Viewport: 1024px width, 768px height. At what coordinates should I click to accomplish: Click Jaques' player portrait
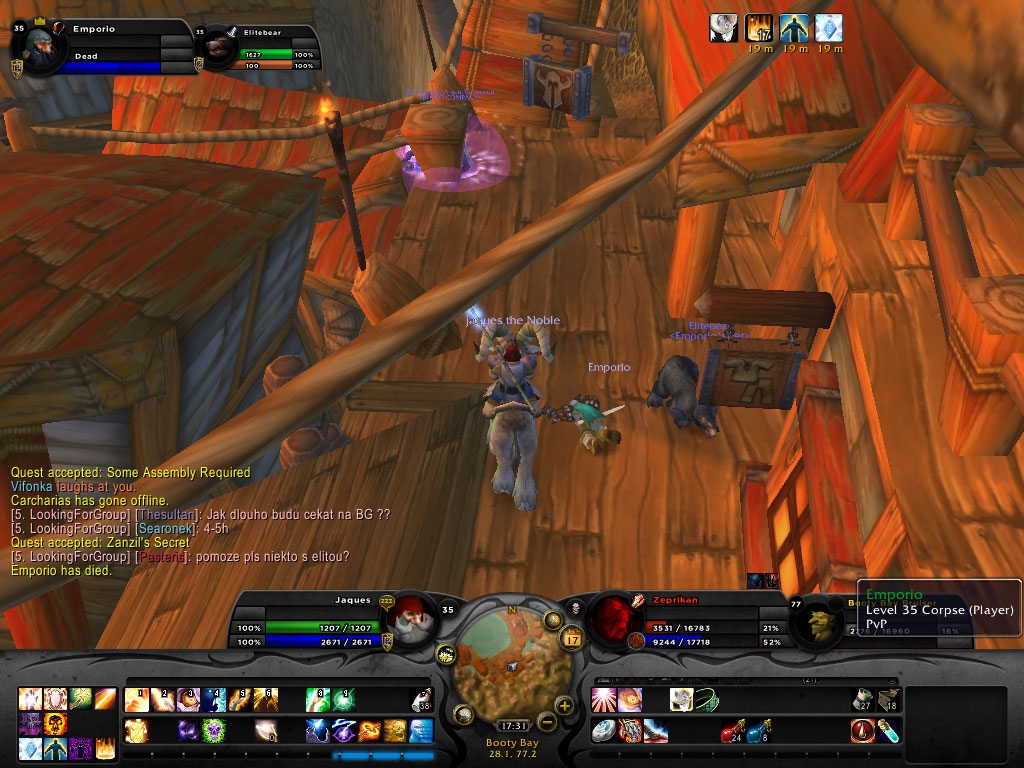point(408,620)
